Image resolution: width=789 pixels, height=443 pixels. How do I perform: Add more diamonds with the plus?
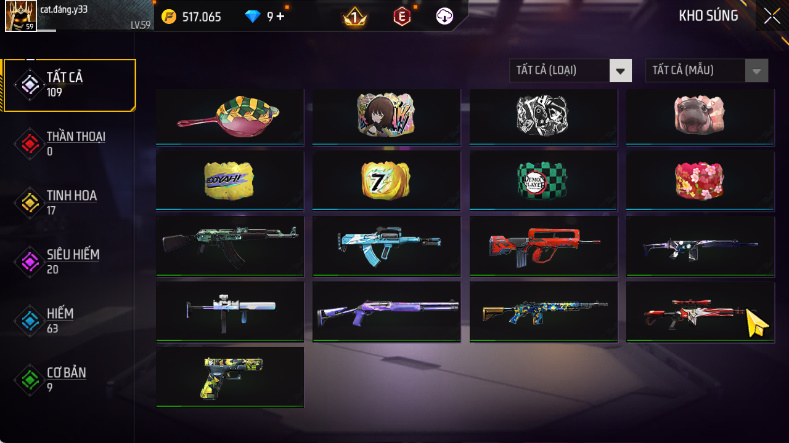280,16
